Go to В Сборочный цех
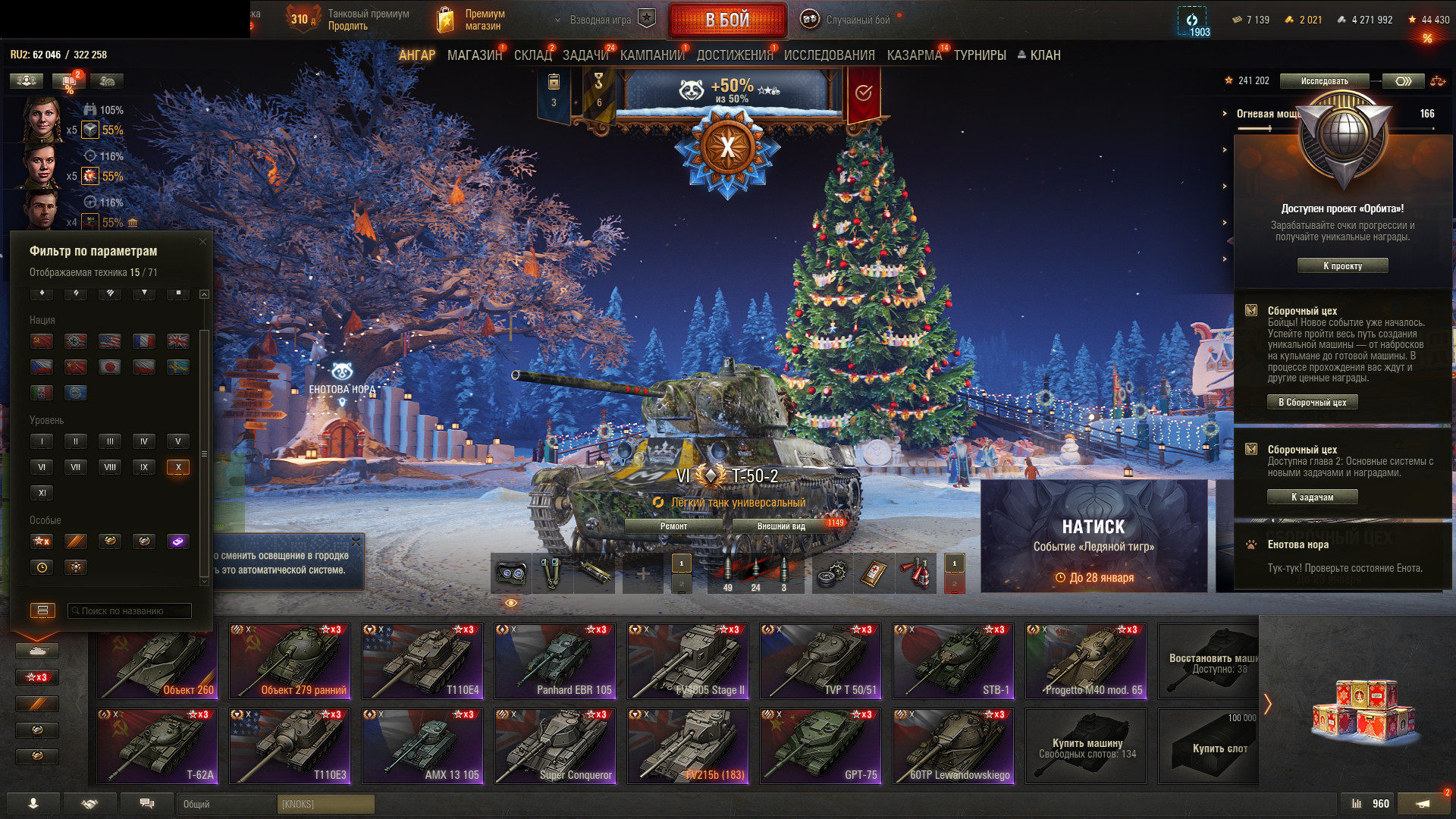 click(x=1312, y=403)
